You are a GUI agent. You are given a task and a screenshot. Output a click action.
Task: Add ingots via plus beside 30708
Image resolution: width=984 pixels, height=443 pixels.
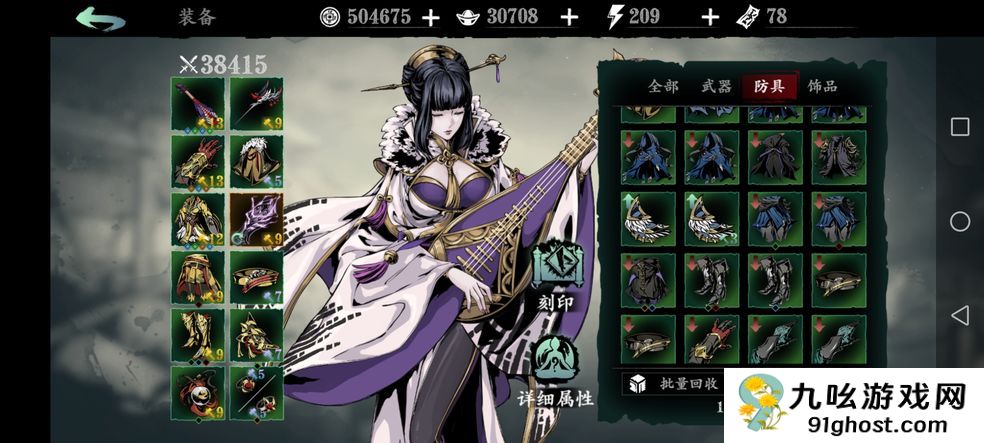(x=569, y=17)
